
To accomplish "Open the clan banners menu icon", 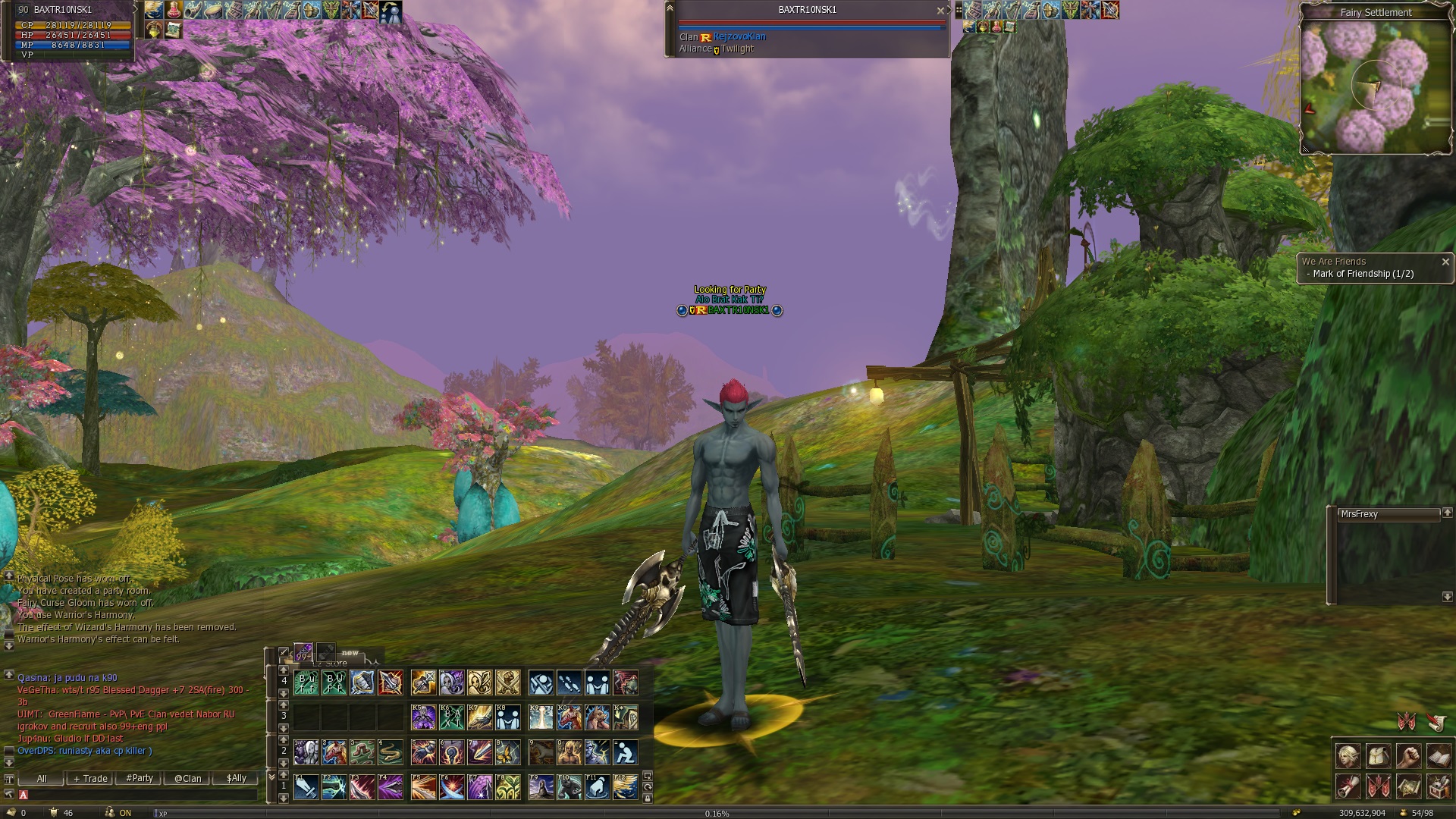I will (1378, 787).
